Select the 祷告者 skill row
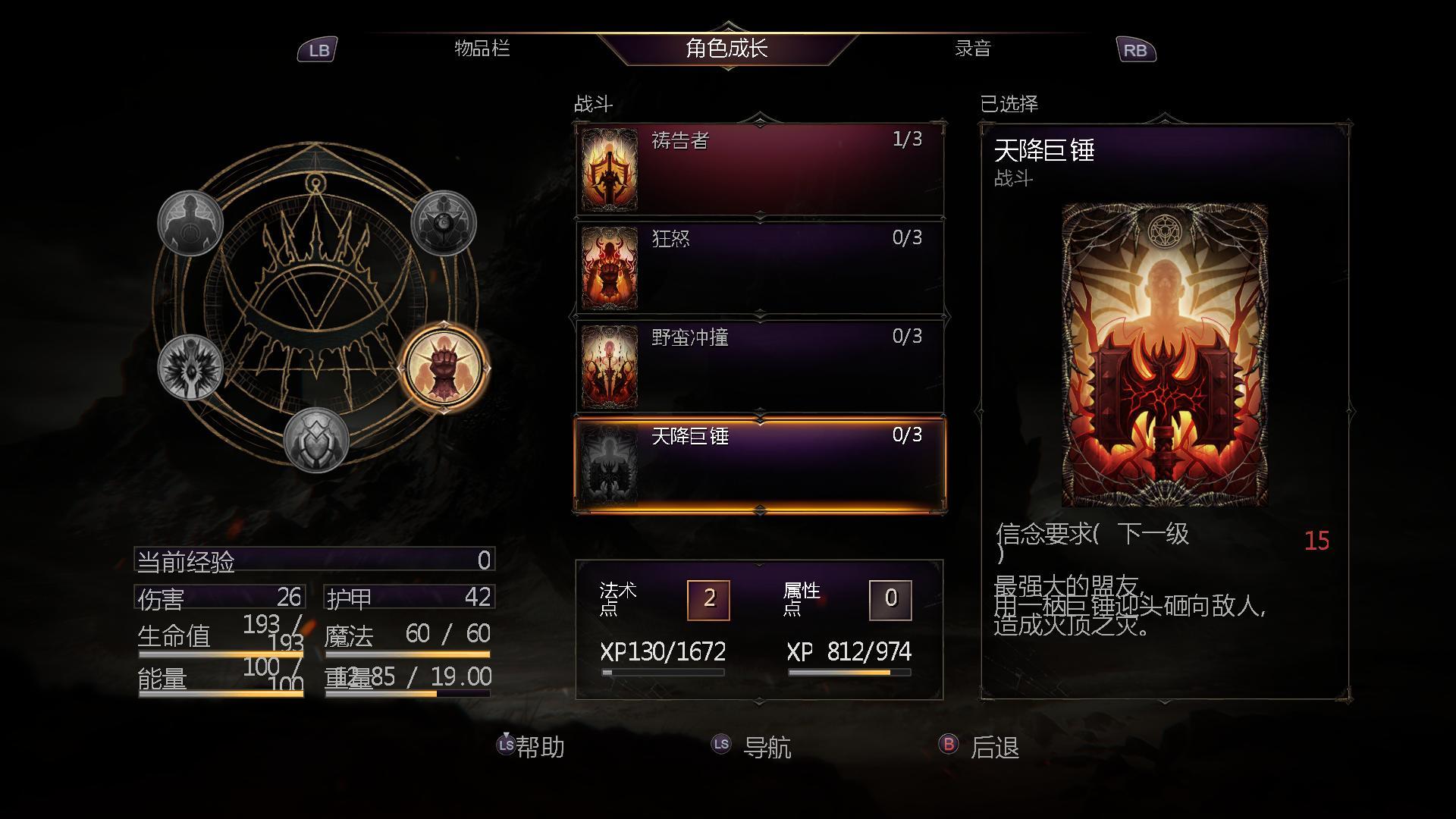Screen dimensions: 1456x819 tap(760, 170)
